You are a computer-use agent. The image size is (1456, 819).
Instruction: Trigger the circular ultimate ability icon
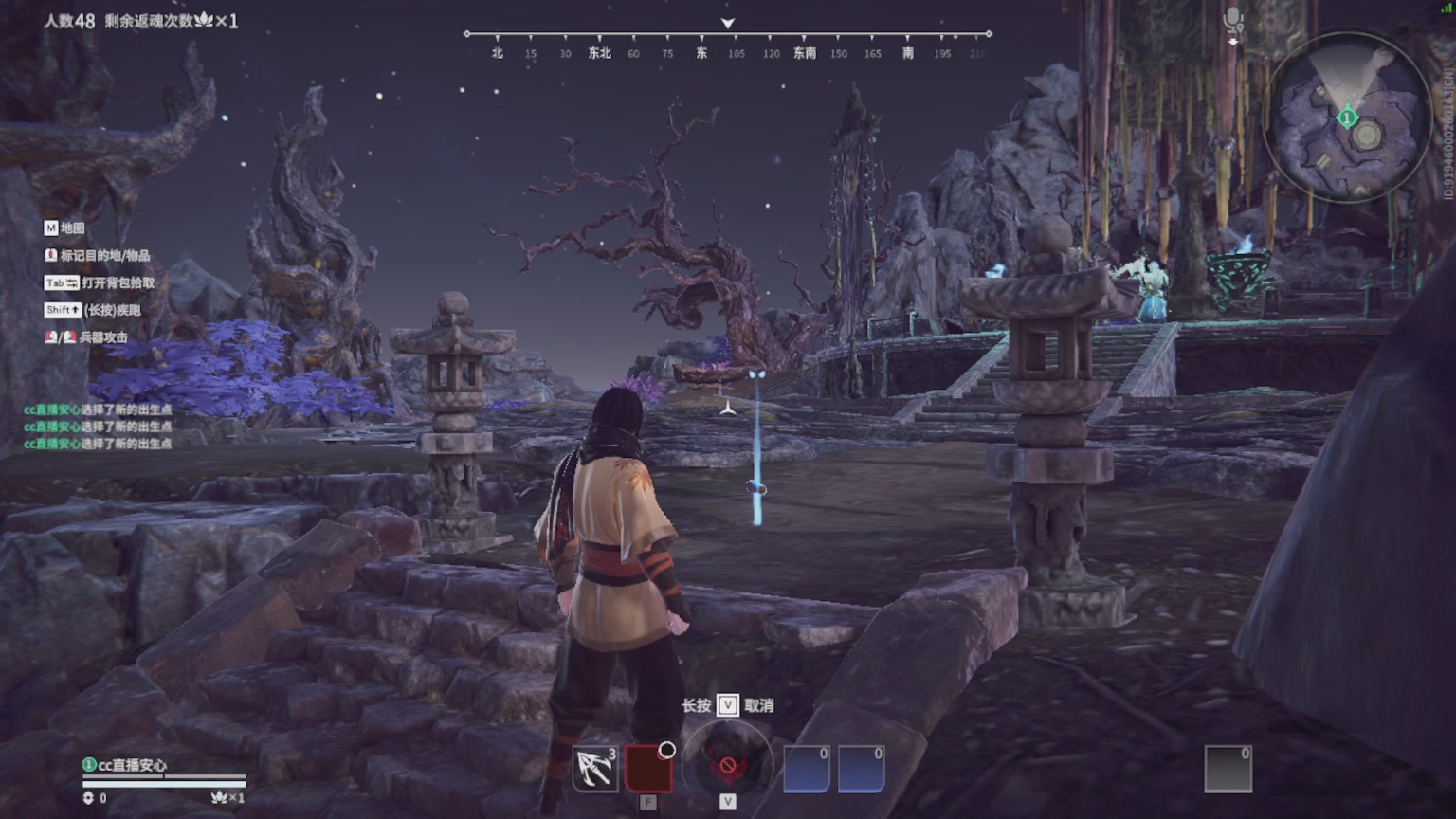click(727, 763)
